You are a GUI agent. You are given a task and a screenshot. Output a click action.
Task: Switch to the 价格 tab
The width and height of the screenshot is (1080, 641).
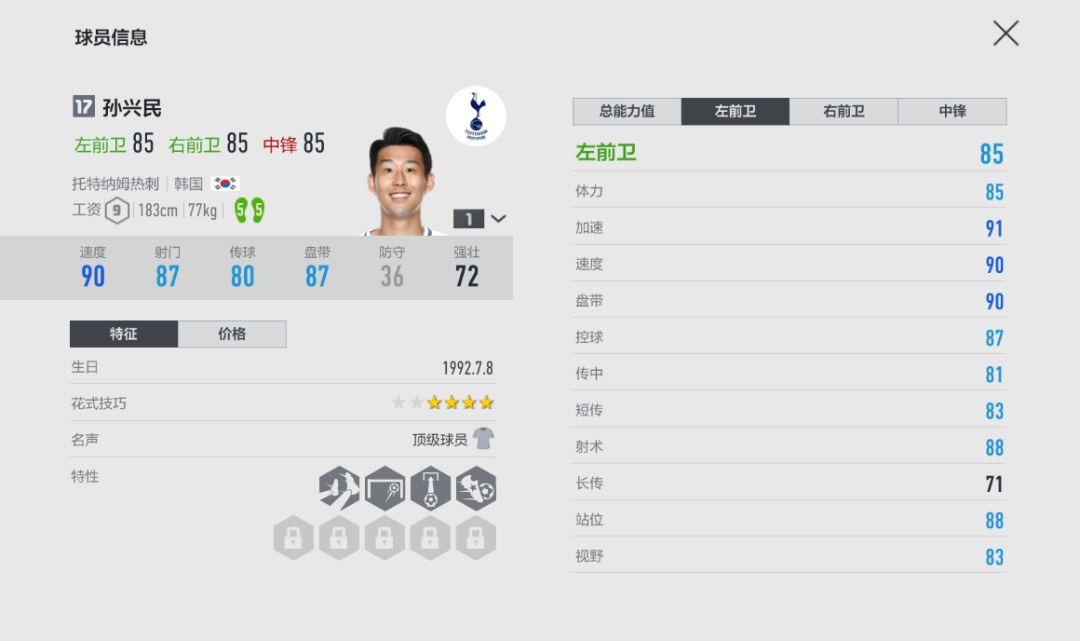[x=232, y=334]
